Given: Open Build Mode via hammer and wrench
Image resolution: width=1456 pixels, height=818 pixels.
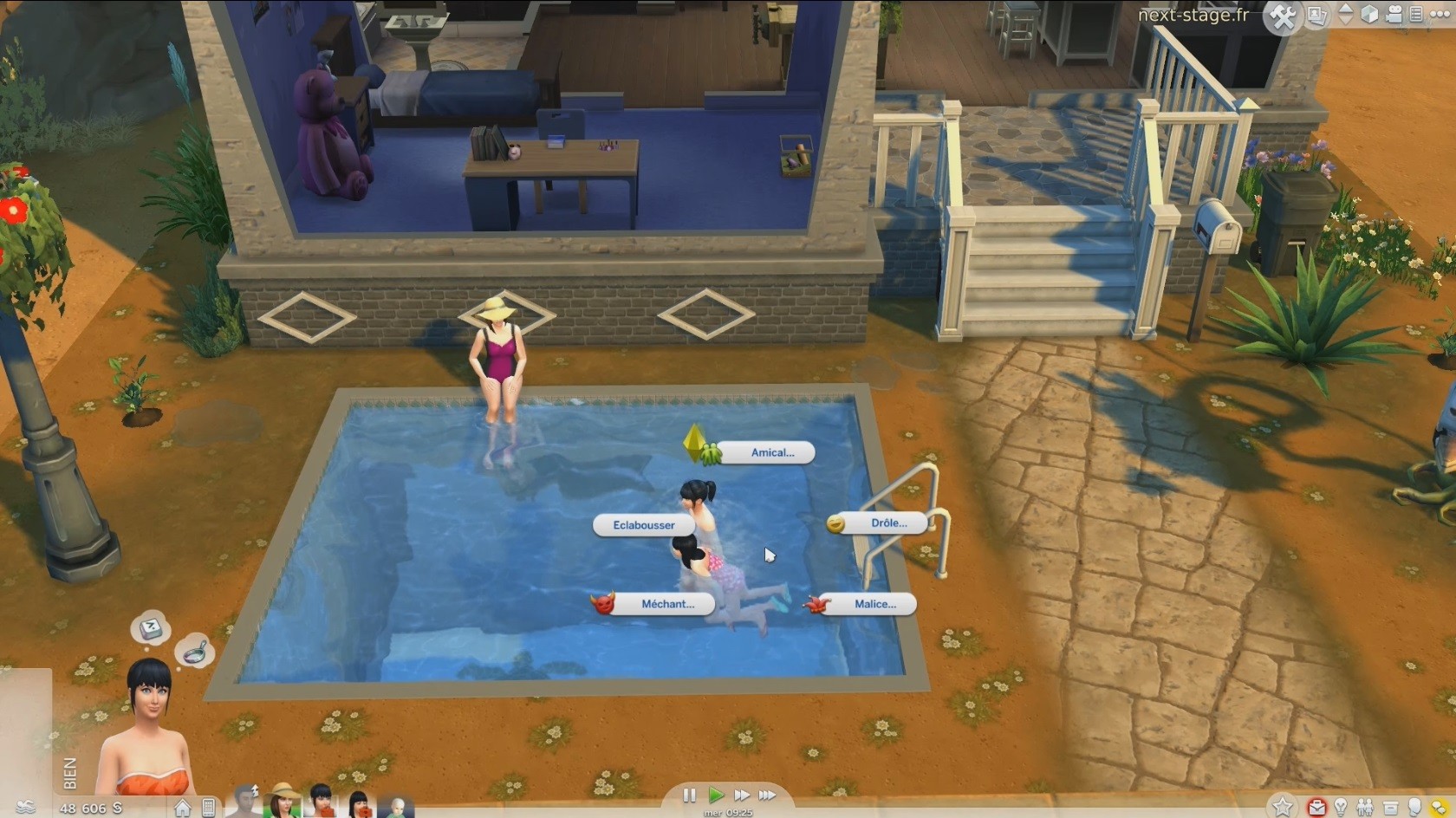Looking at the screenshot, I should [1283, 16].
